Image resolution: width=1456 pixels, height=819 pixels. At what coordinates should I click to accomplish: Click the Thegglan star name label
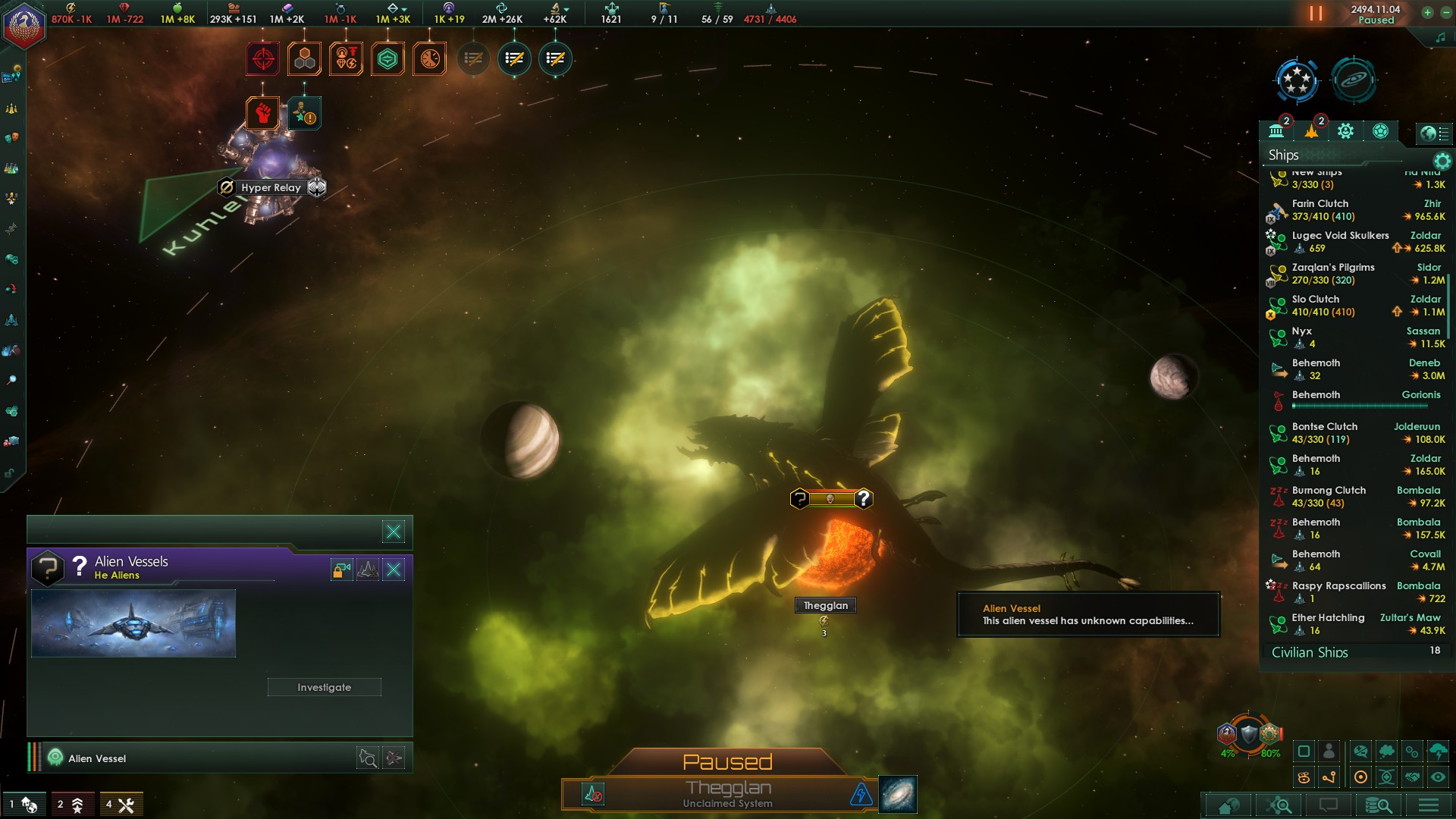(x=825, y=605)
